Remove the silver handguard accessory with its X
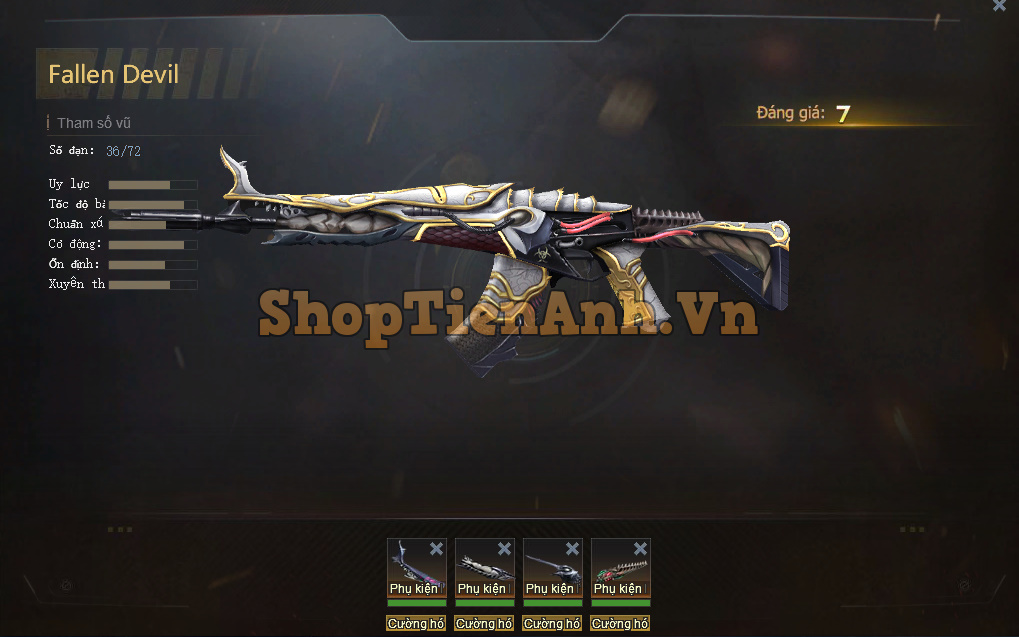 click(504, 548)
